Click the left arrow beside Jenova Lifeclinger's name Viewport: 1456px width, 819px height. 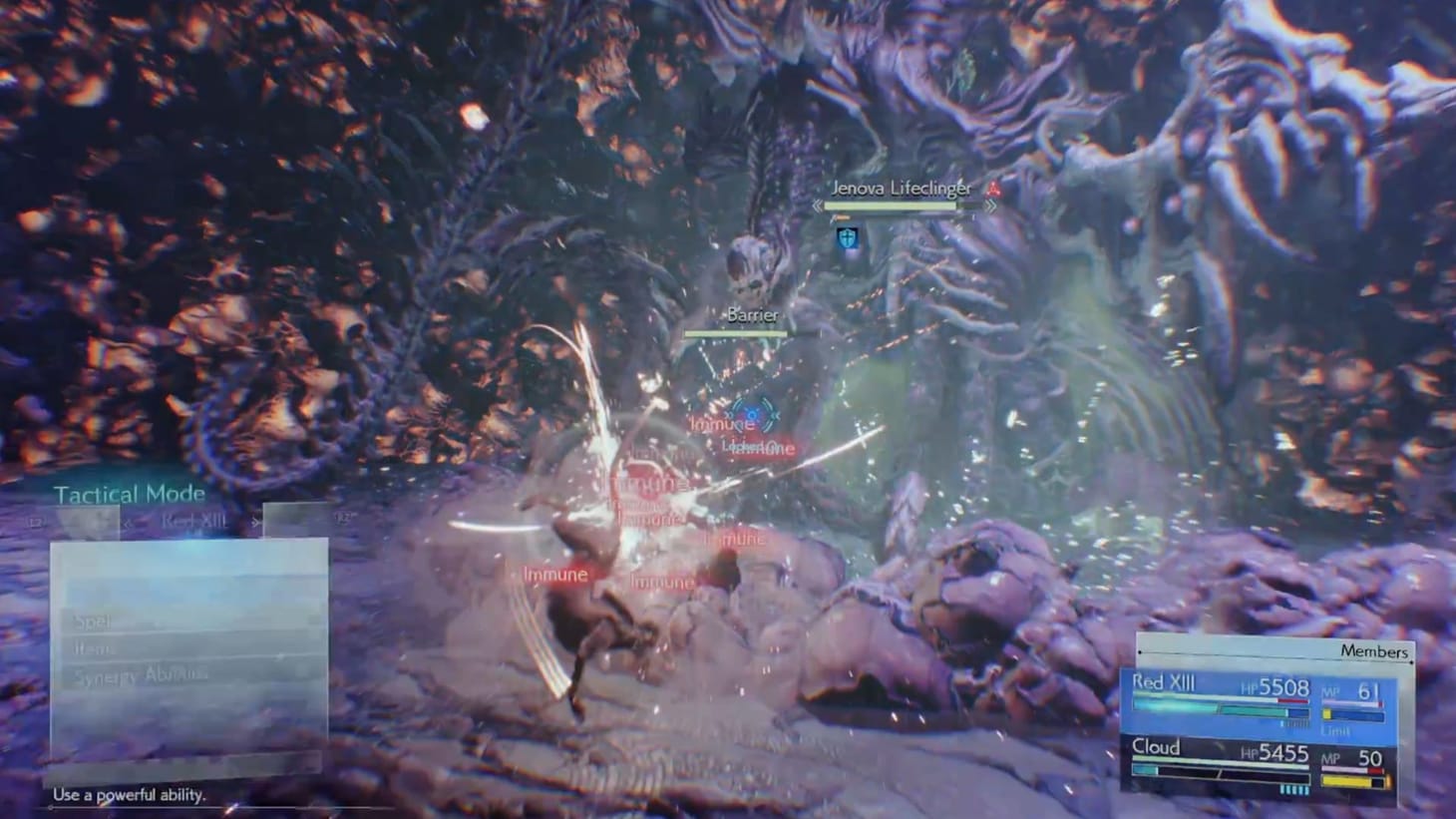[817, 206]
